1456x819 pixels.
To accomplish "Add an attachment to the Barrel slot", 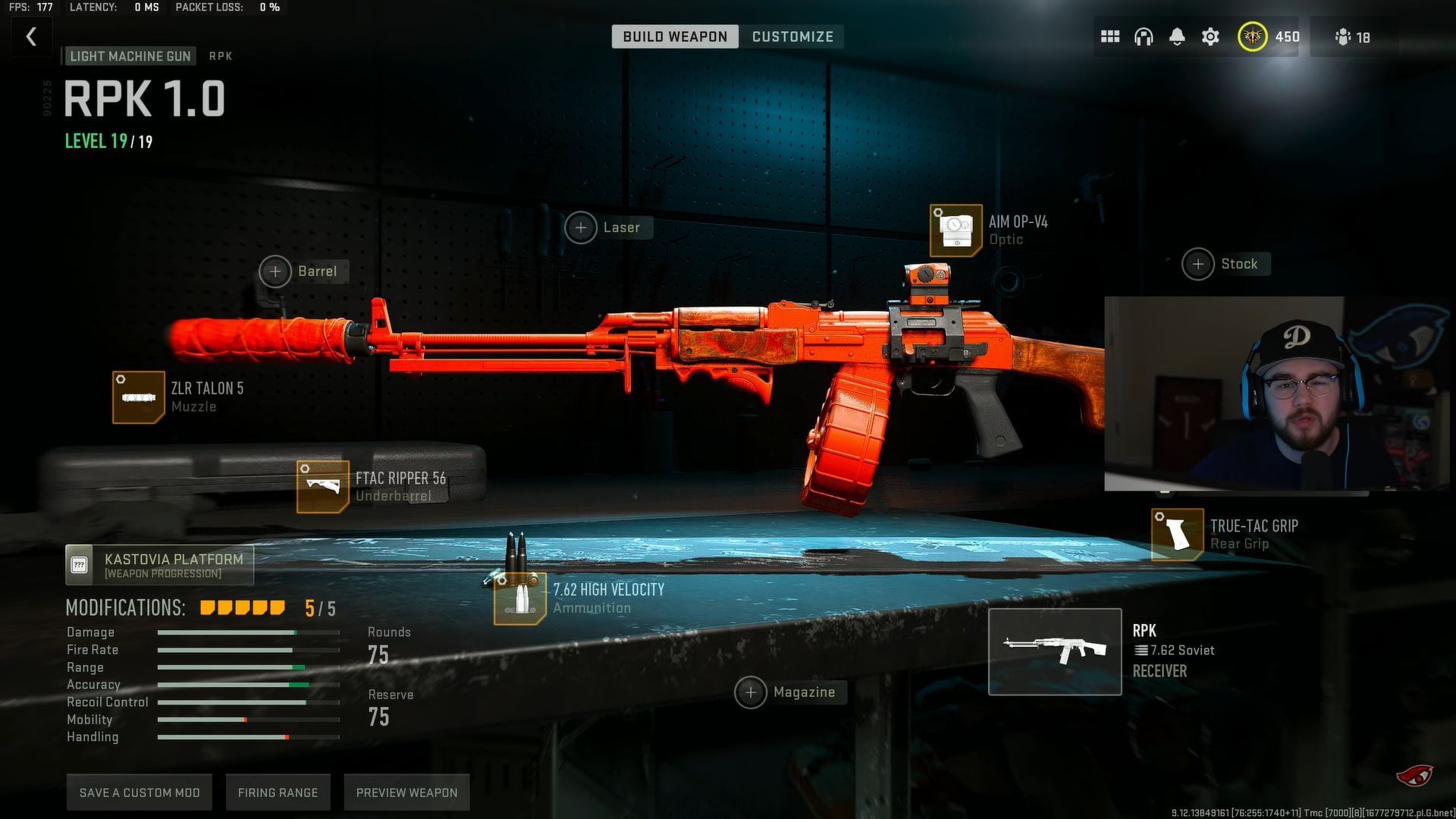I will [x=275, y=271].
